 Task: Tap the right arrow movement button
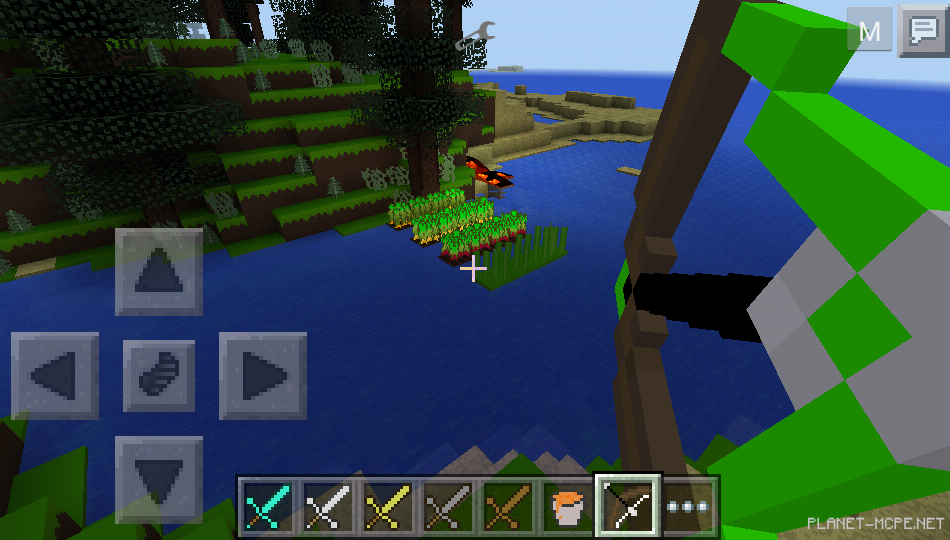tap(263, 376)
